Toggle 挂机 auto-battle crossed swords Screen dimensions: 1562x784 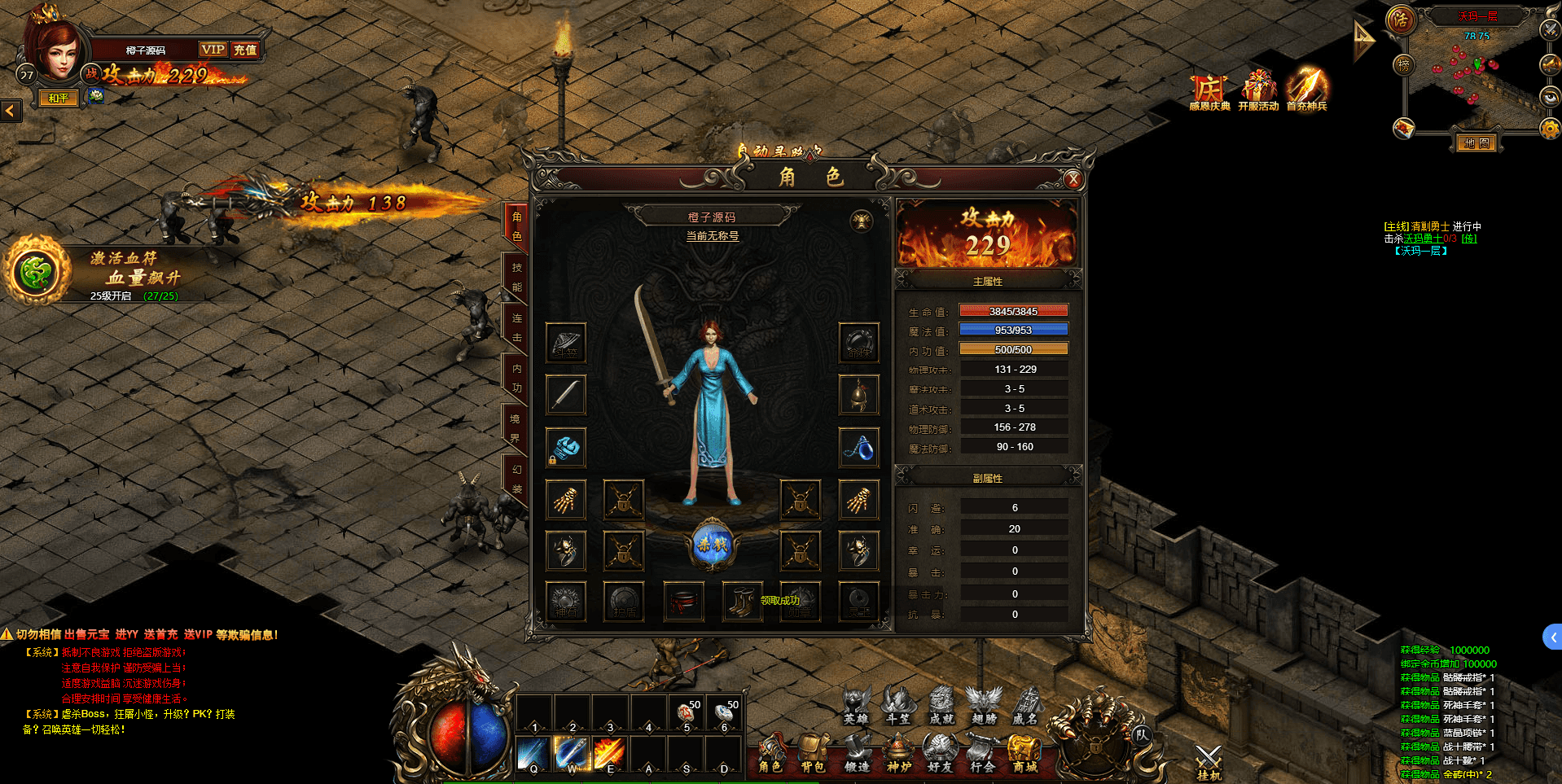1209,763
